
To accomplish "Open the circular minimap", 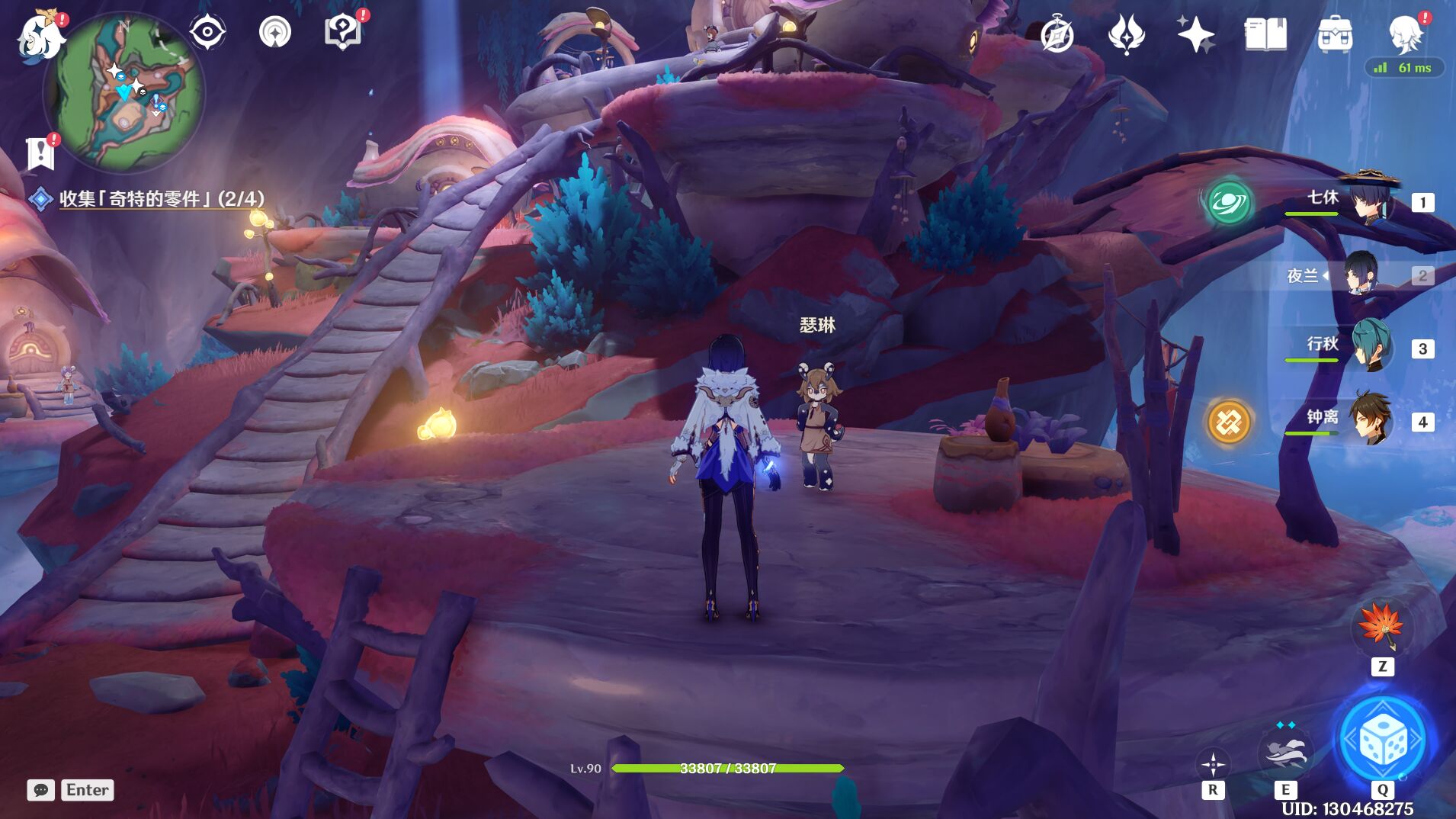I will (x=125, y=92).
